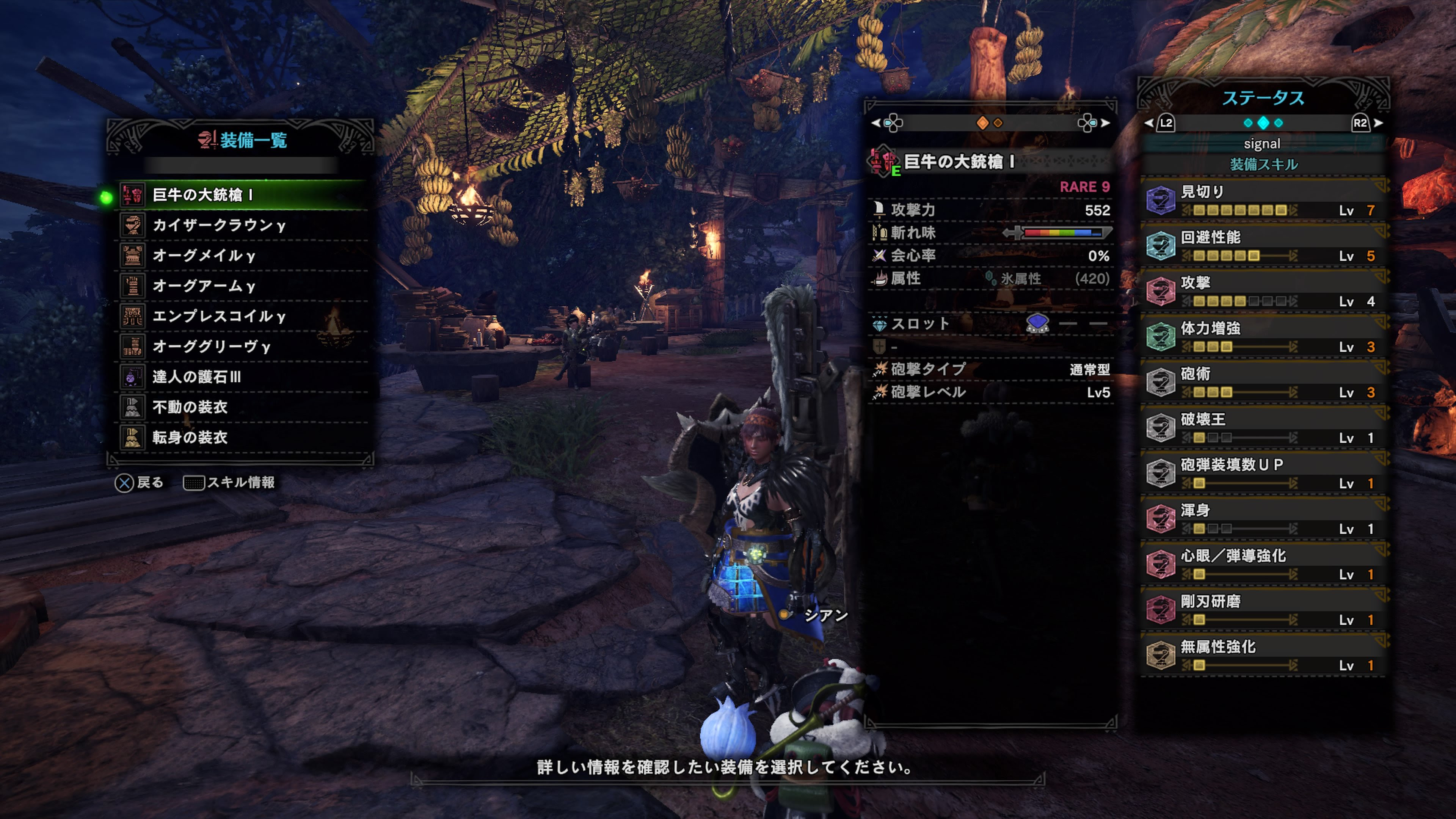Click the 不動の装衣 mantle icon
This screenshot has width=1456, height=819.
click(133, 408)
